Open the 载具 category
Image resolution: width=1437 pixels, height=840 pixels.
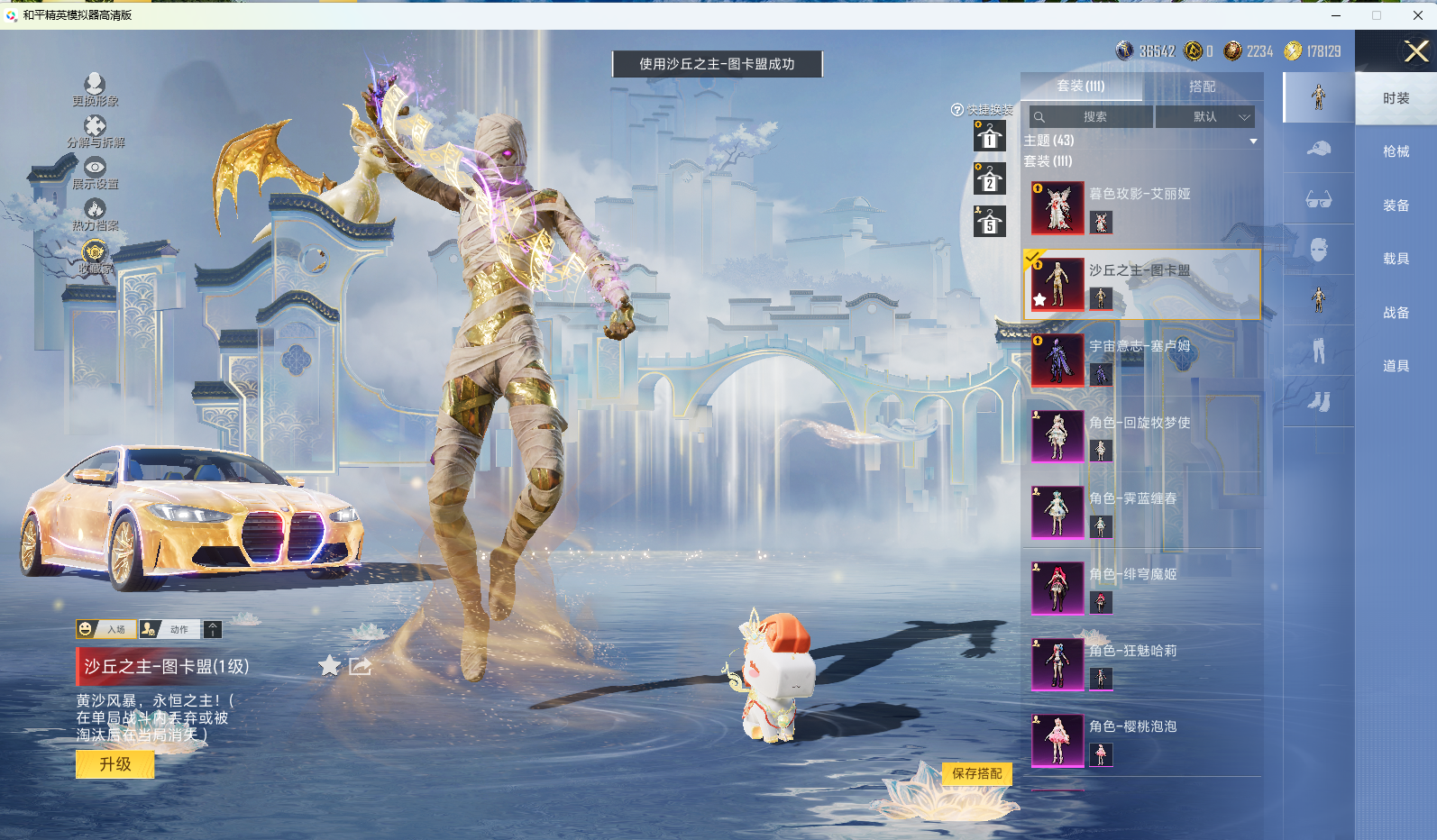[x=1396, y=259]
